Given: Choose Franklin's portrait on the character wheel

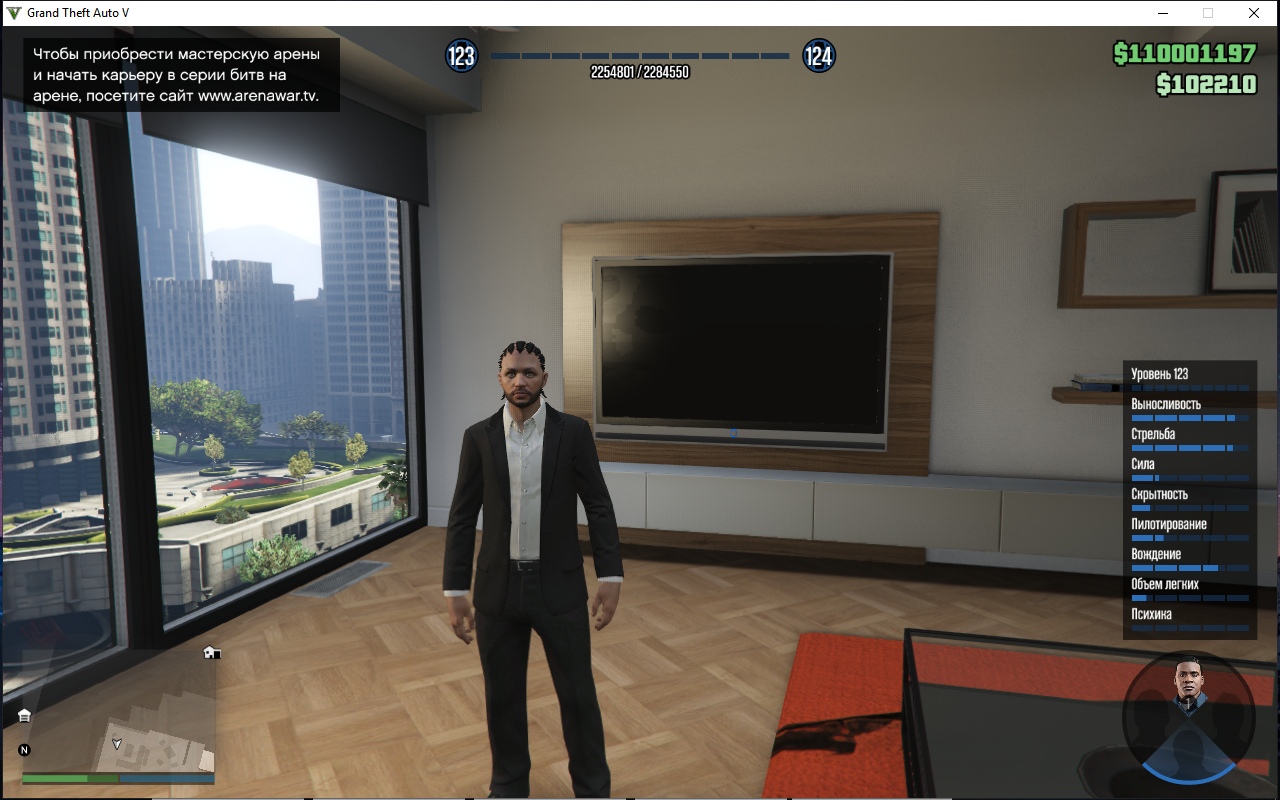Looking at the screenshot, I should [1188, 685].
